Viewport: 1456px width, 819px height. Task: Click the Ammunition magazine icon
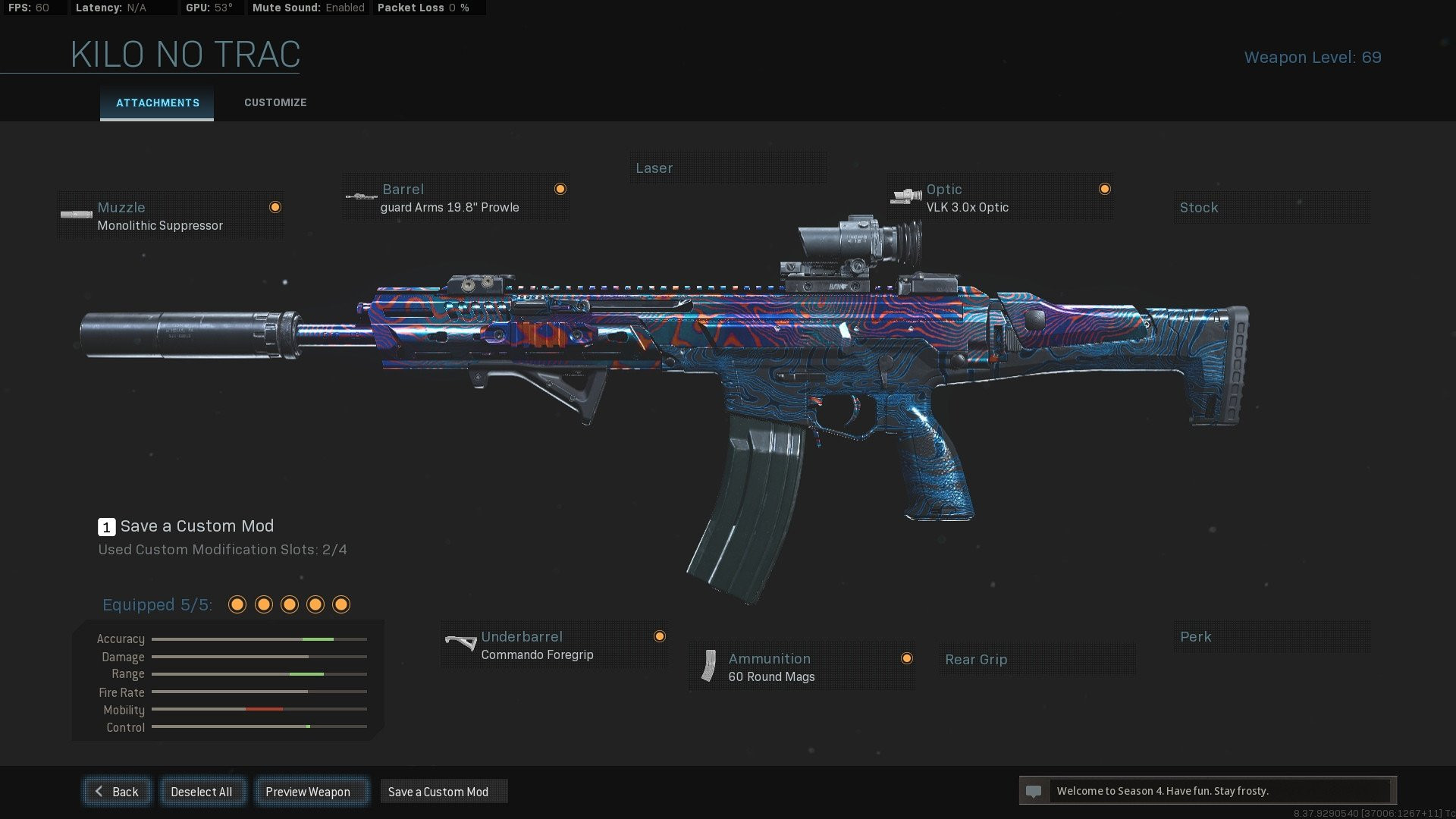click(708, 666)
